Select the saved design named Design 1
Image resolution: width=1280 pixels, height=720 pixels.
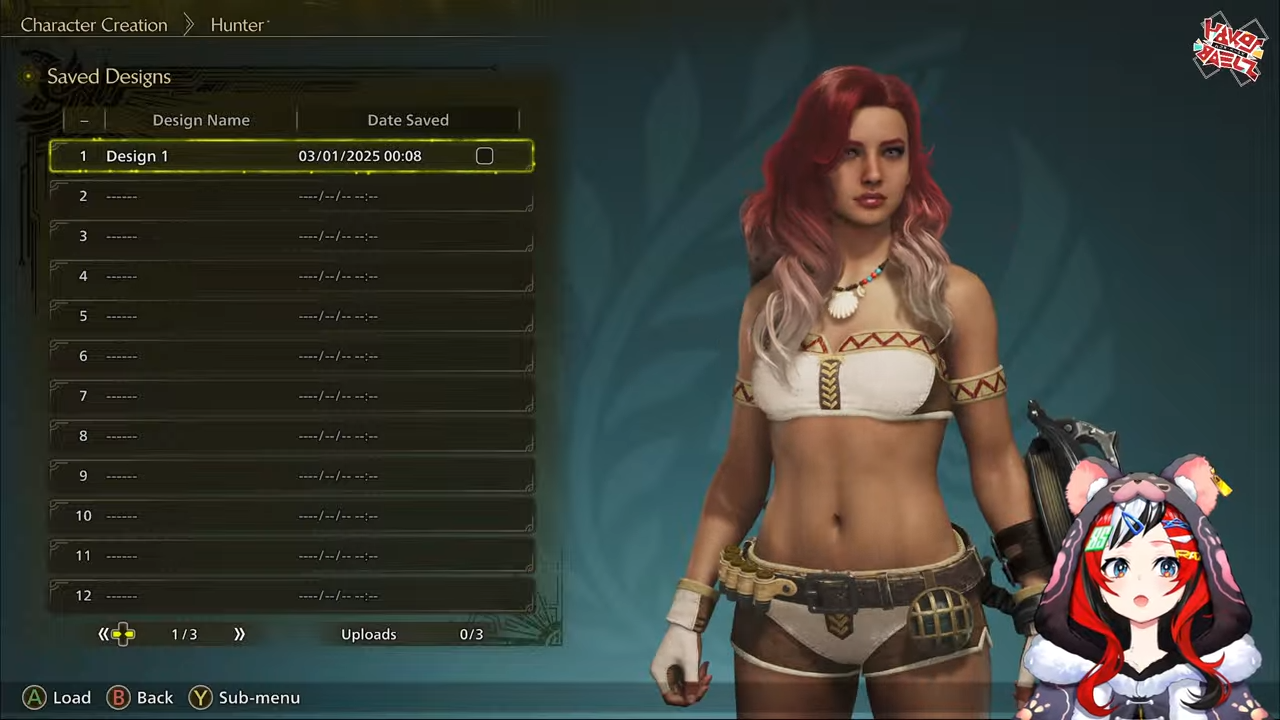[x=138, y=156]
